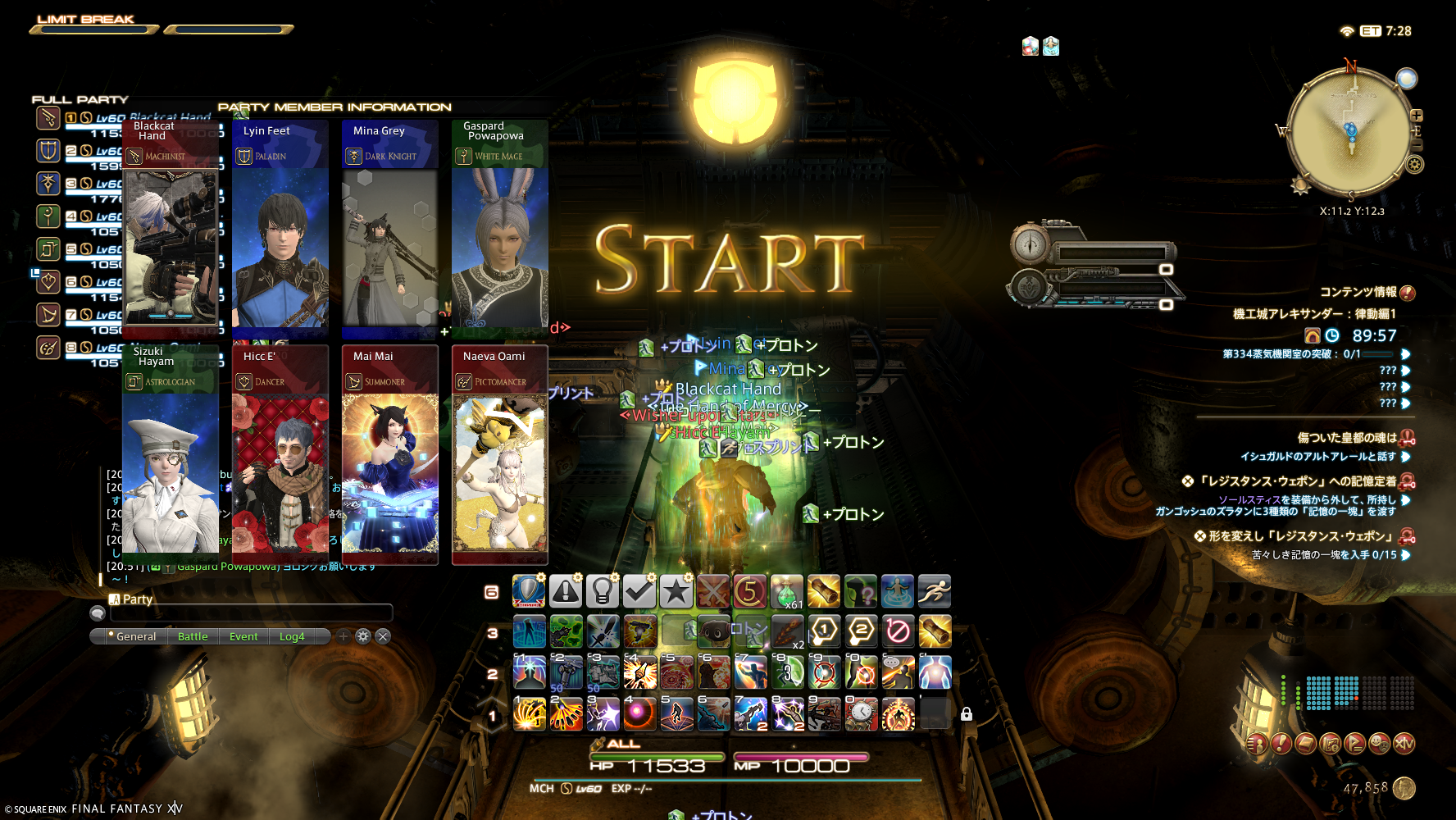Screen dimensions: 1456x820
Task: Open chat log settings gear
Action: [x=363, y=636]
